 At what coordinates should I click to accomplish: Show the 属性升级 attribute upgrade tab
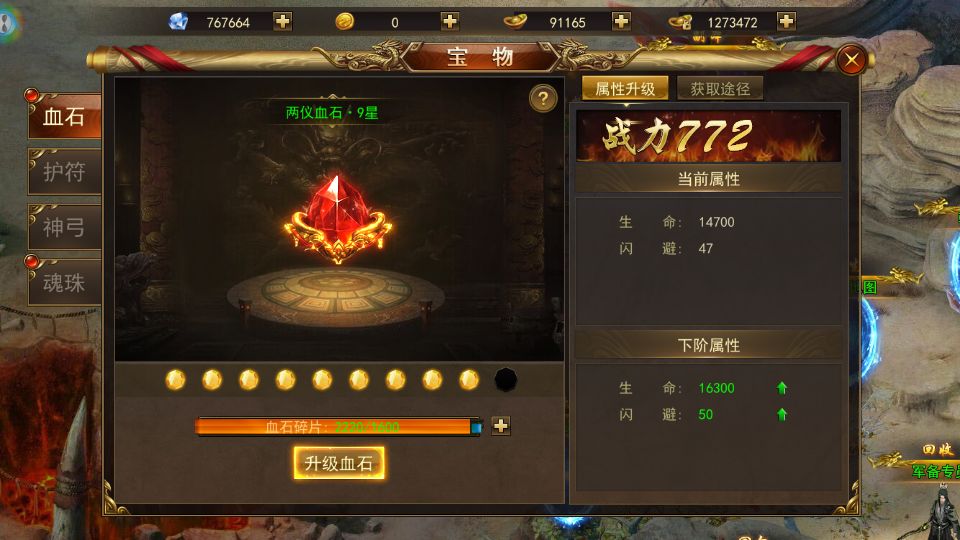[x=625, y=88]
